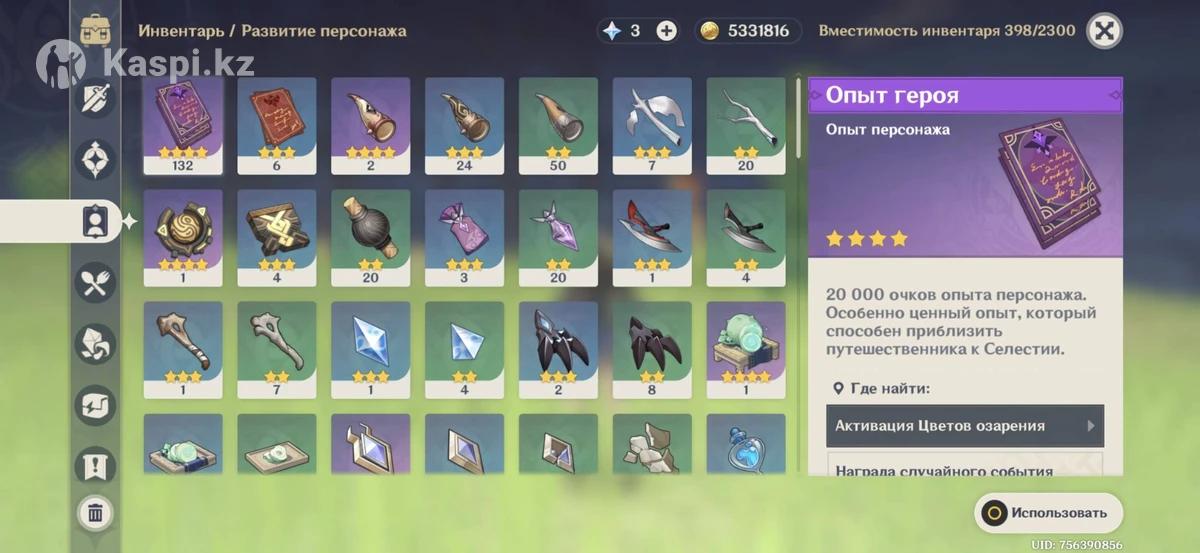Select the red Adventurer's Experience book
This screenshot has width=1200, height=553.
276,121
